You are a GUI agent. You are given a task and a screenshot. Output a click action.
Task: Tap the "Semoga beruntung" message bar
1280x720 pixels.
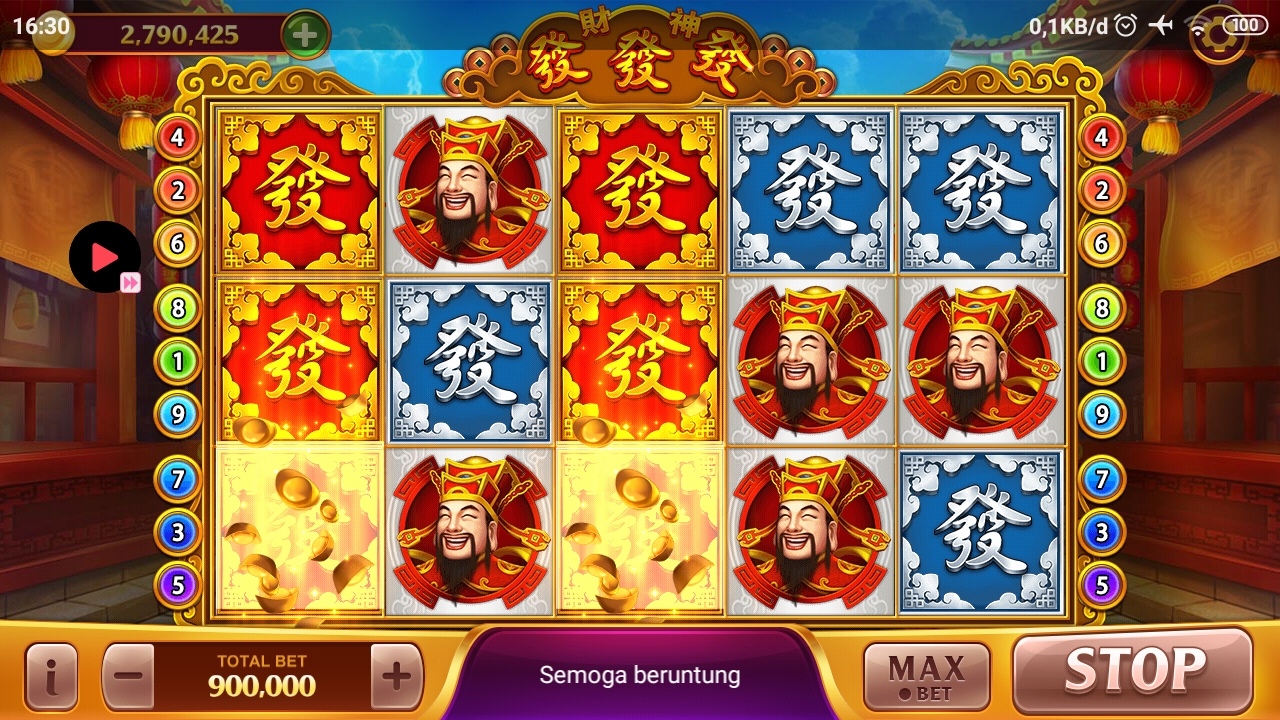point(640,674)
